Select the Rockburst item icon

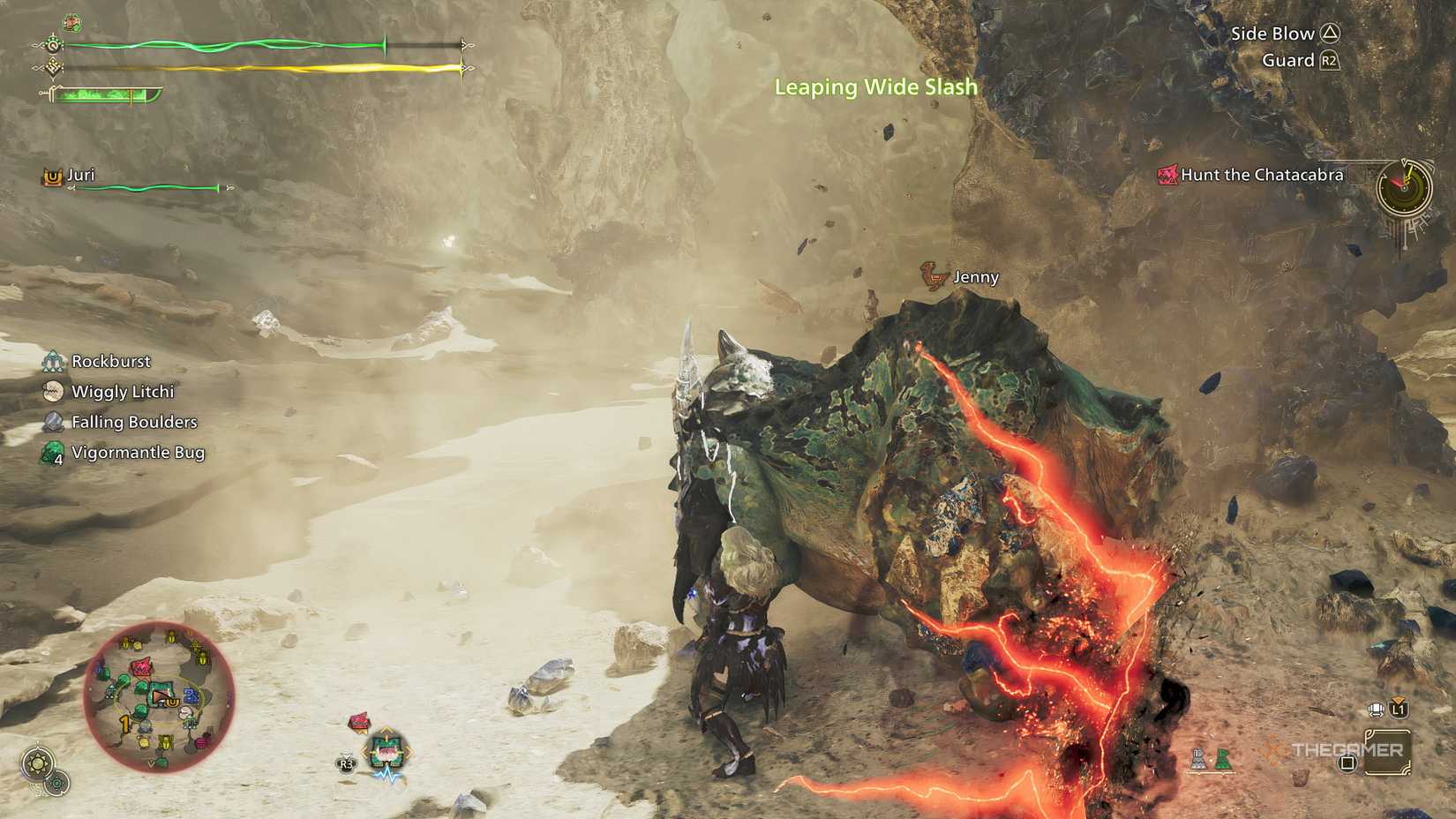pyautogui.click(x=55, y=361)
